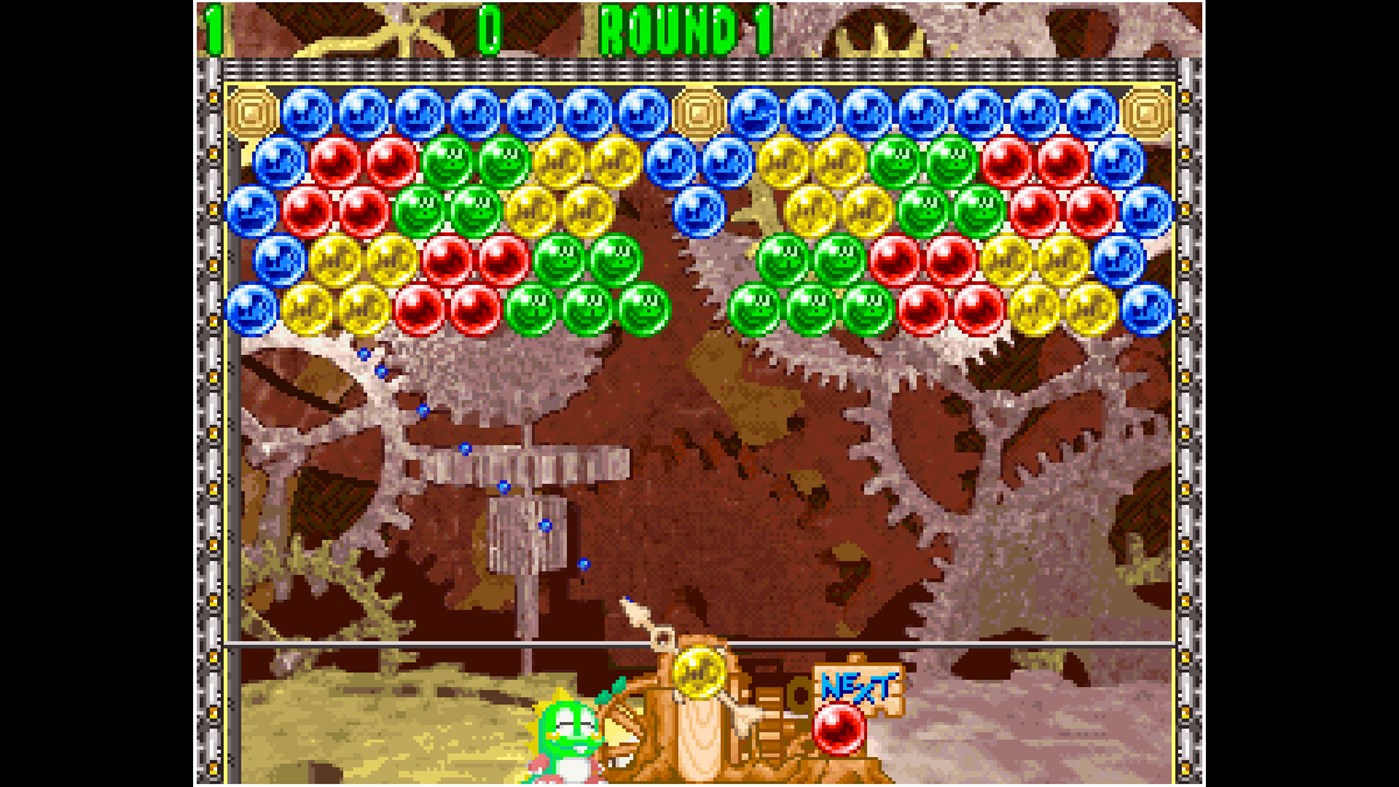Select the leftmost blue bubble in the top row
The image size is (1399, 787).
(x=306, y=111)
